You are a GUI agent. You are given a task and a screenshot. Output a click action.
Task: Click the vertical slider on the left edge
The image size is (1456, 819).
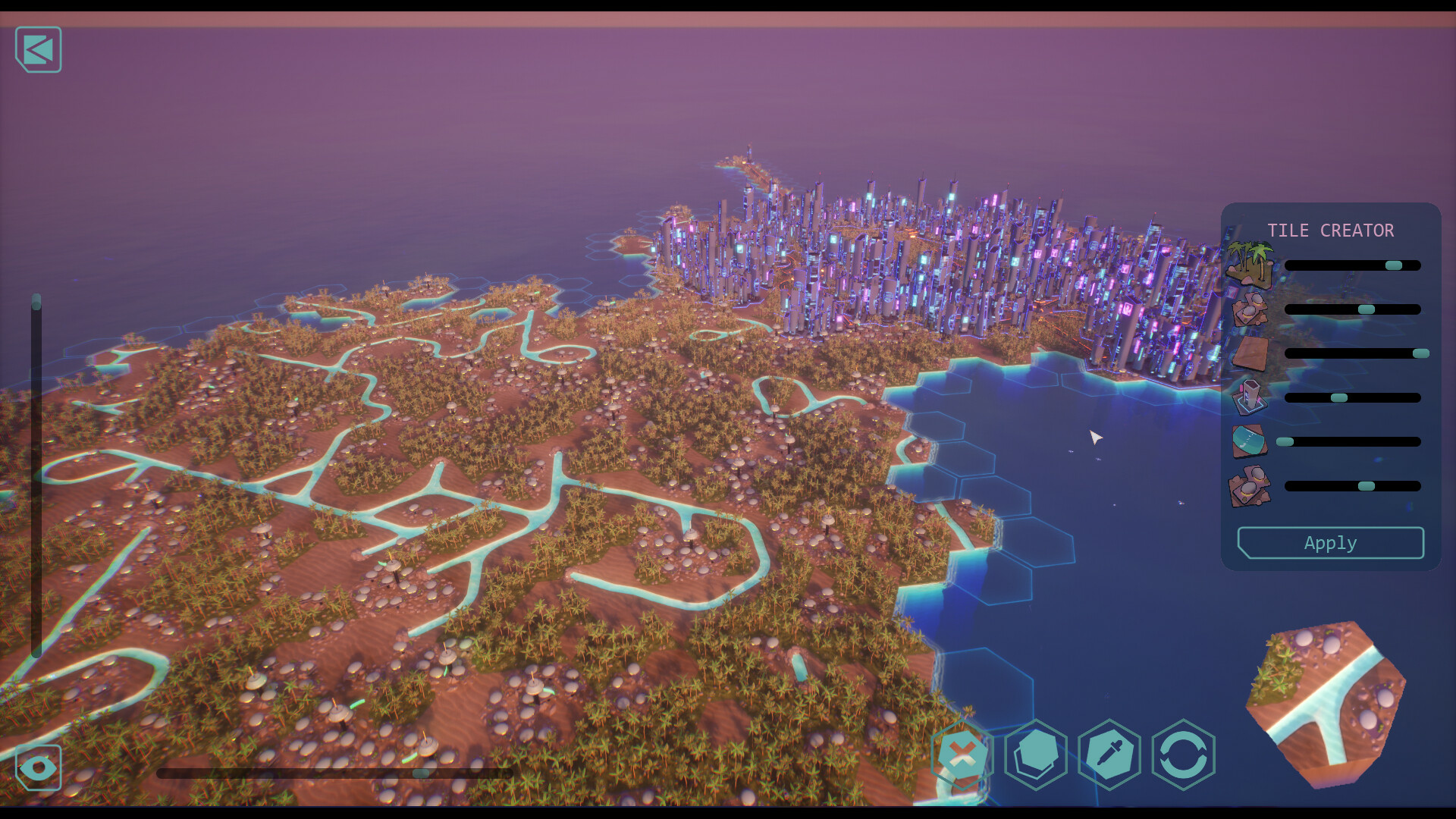pyautogui.click(x=36, y=303)
